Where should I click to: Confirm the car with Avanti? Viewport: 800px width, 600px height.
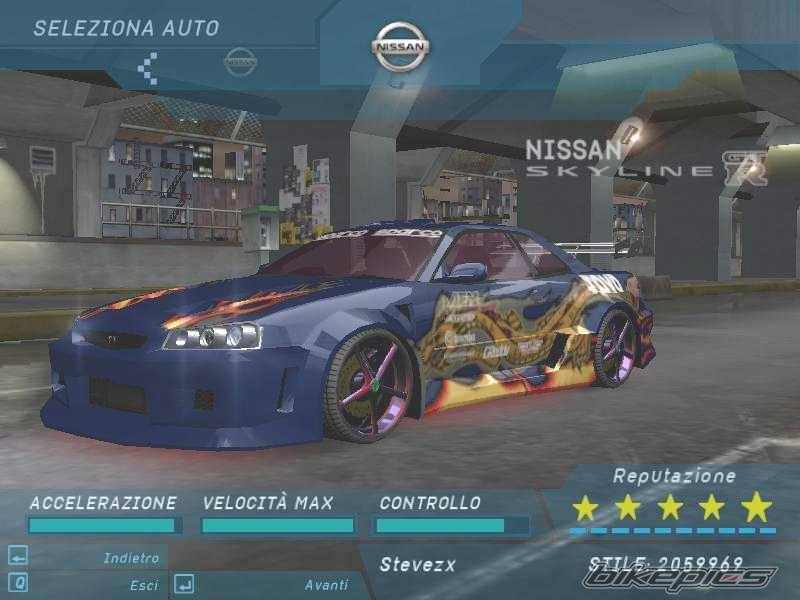click(326, 585)
